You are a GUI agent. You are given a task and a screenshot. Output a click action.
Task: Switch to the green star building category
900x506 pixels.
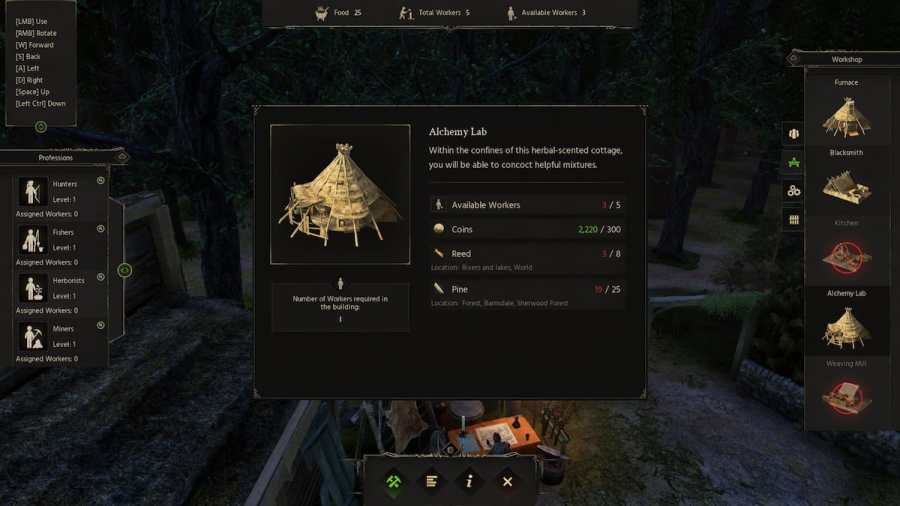point(794,162)
